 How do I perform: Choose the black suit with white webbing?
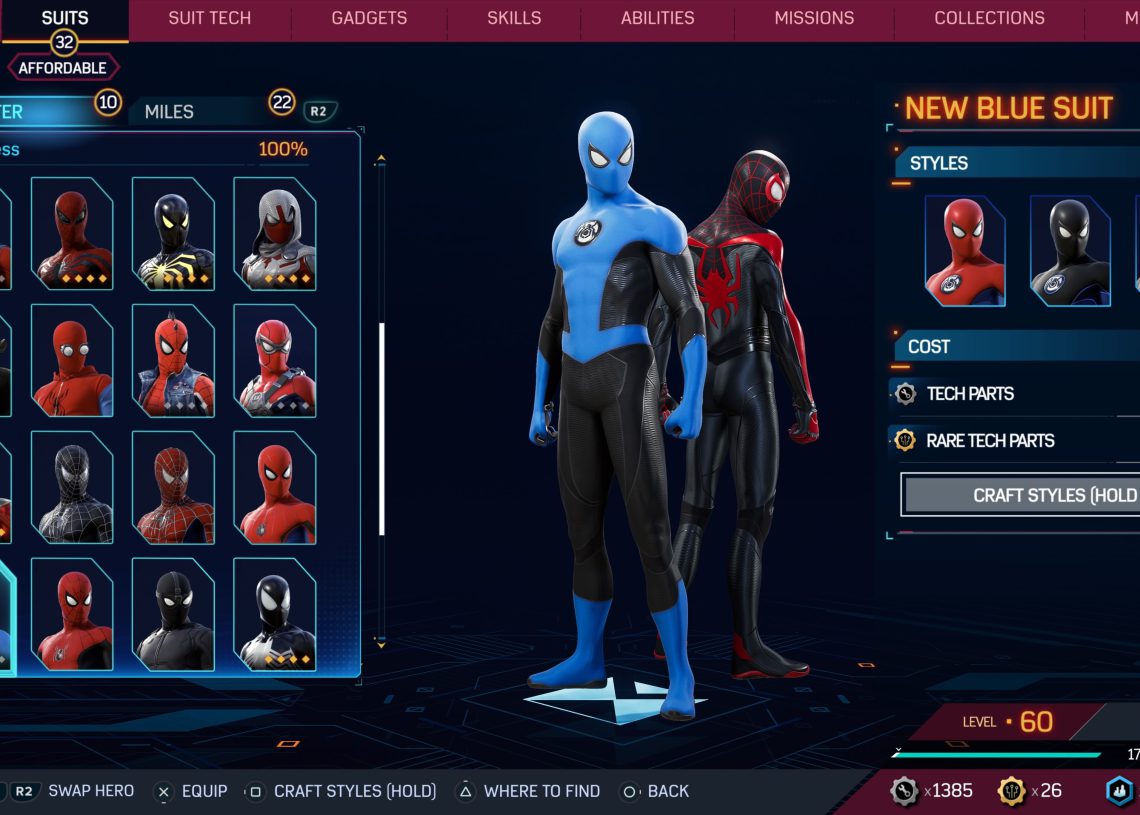(72, 487)
